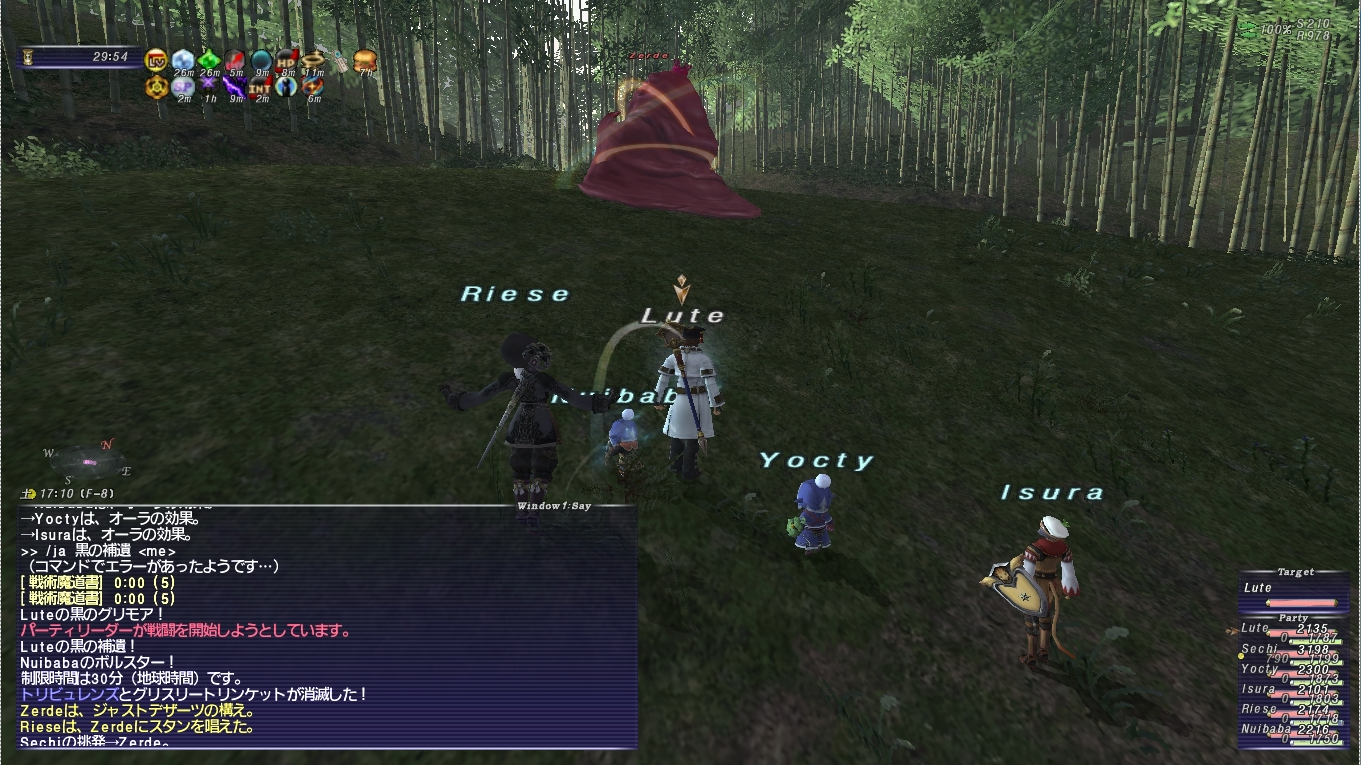Click the yellow status dot beside Sechi
Viewport: 1361px width, 765px height.
coord(1241,656)
